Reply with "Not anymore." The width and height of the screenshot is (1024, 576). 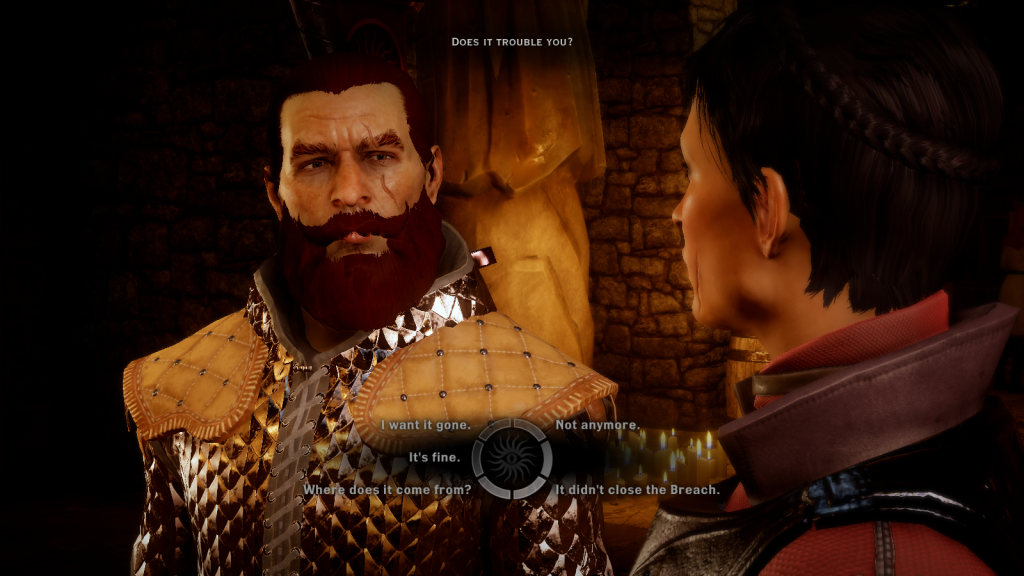pyautogui.click(x=598, y=425)
